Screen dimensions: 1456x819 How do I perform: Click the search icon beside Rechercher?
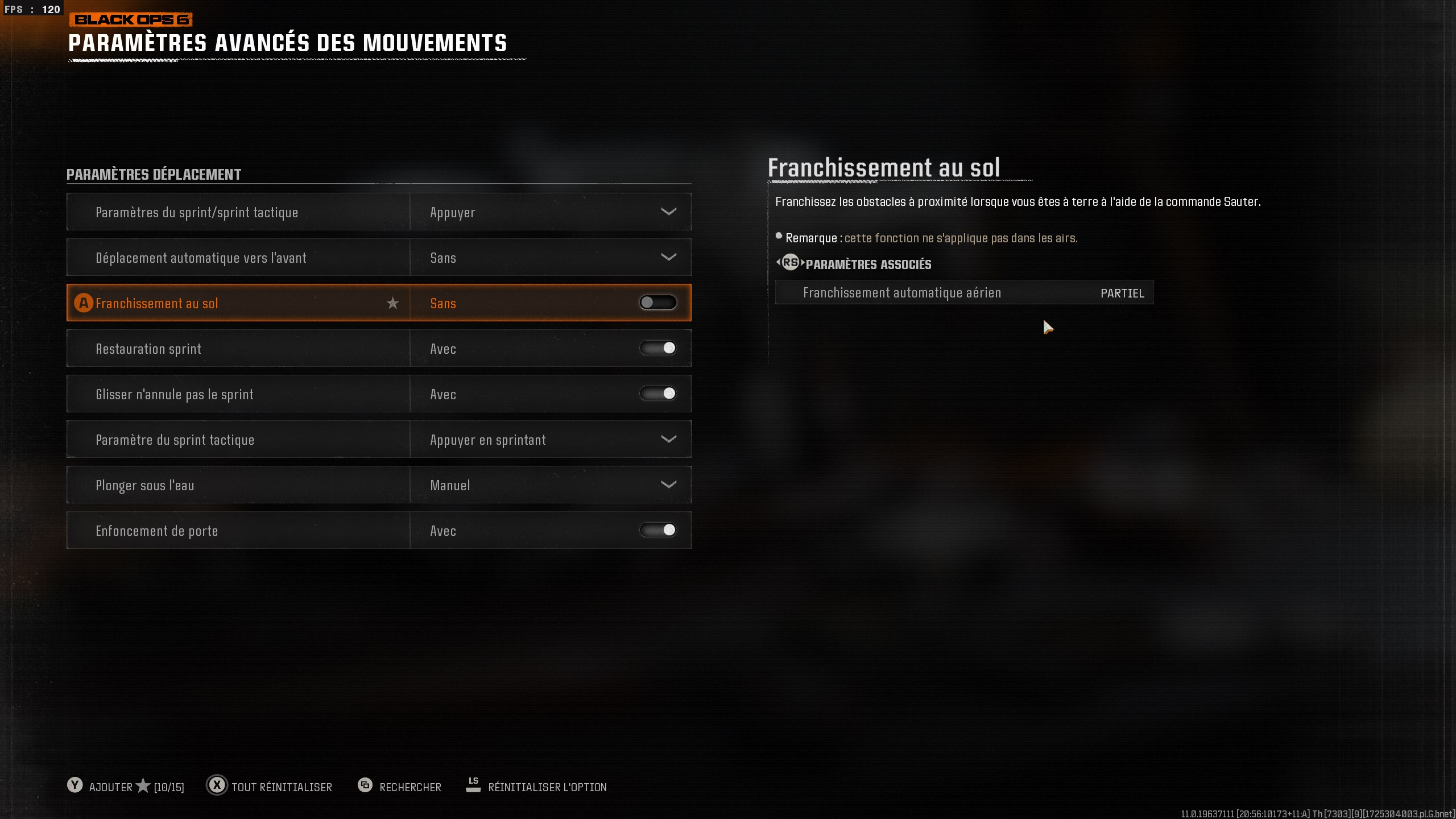tap(364, 786)
